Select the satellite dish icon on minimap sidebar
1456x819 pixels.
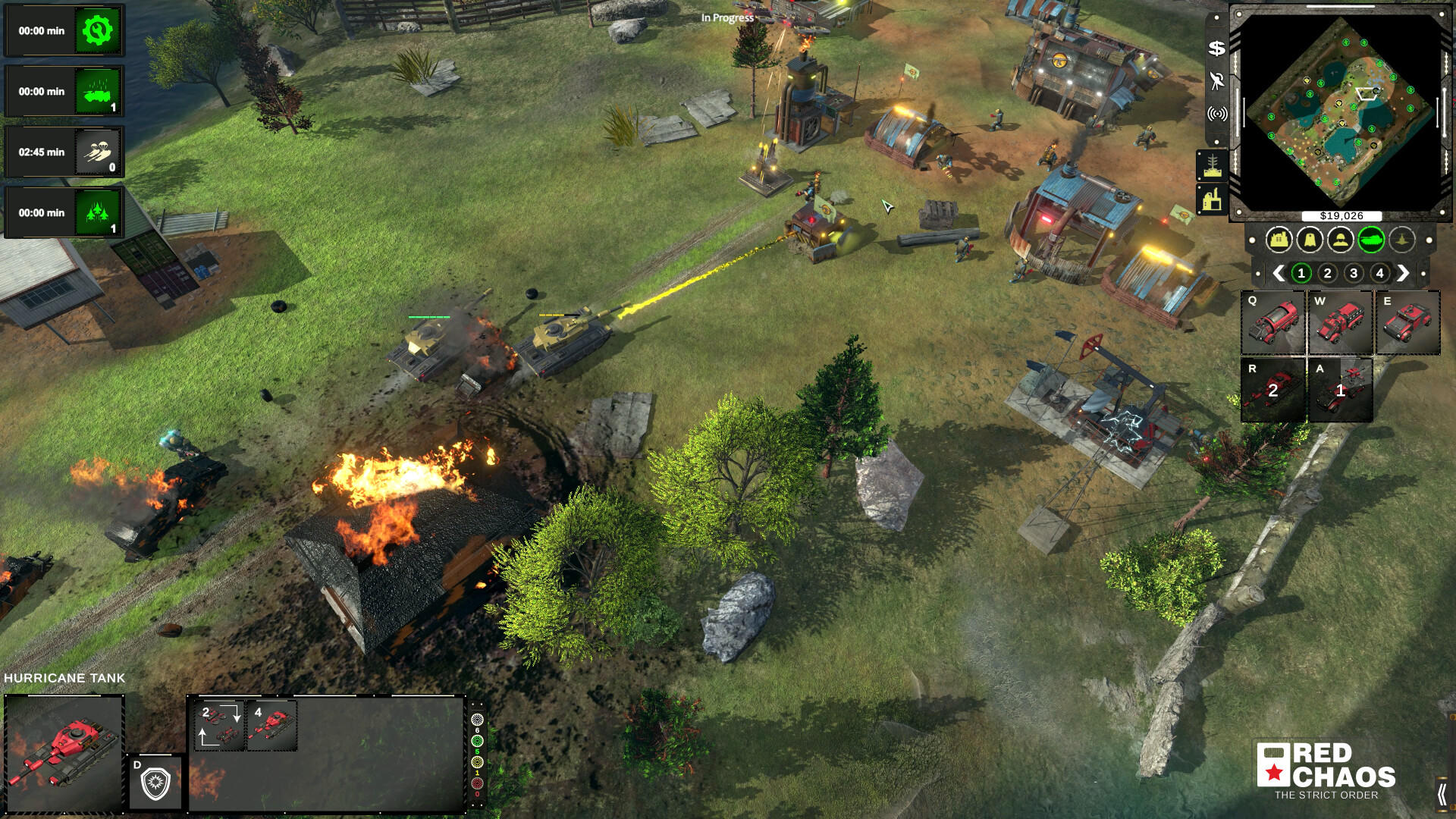1216,81
